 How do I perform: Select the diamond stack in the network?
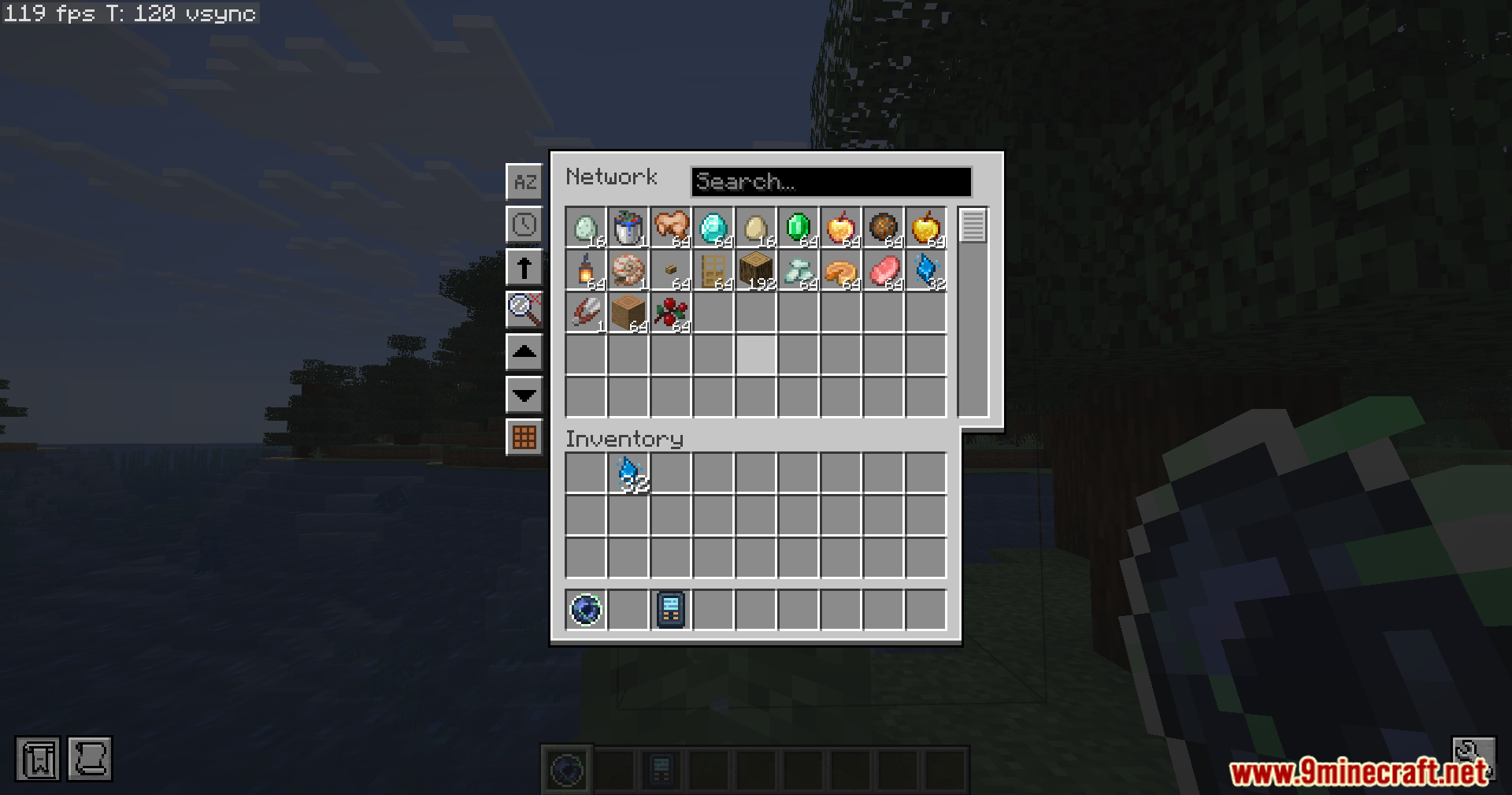tap(713, 228)
